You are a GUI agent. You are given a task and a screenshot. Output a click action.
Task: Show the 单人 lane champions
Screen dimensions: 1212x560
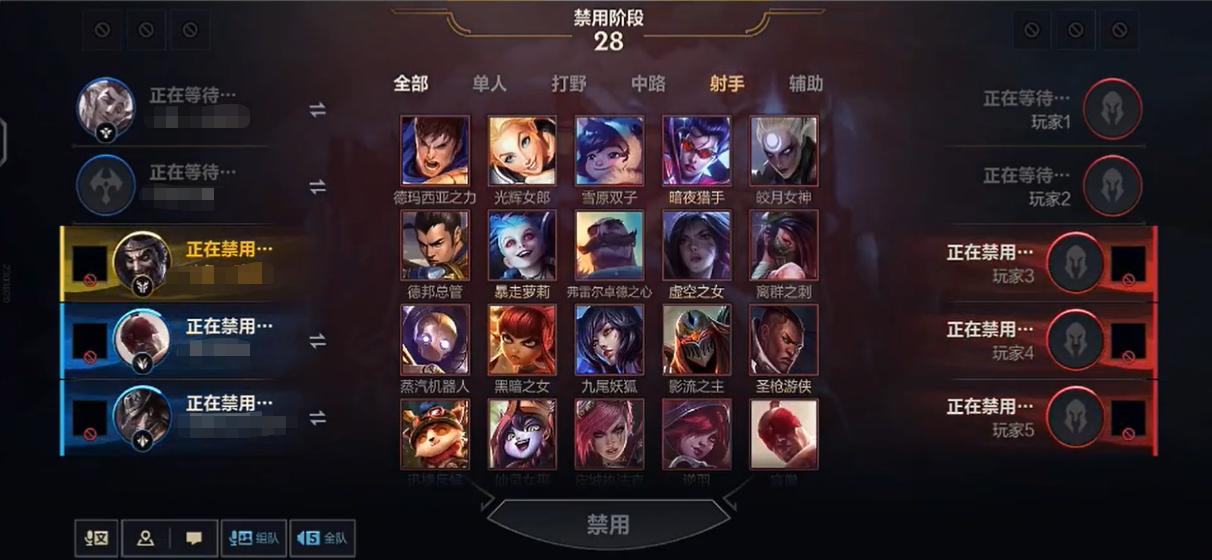click(x=489, y=84)
